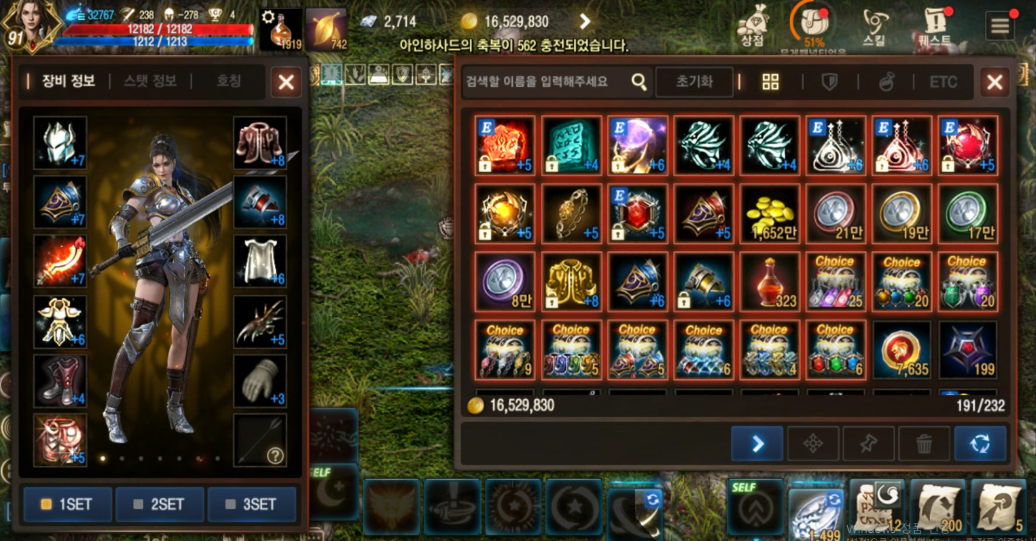Select the equipped white cloak slot
Image resolution: width=1036 pixels, height=541 pixels.
(x=260, y=262)
